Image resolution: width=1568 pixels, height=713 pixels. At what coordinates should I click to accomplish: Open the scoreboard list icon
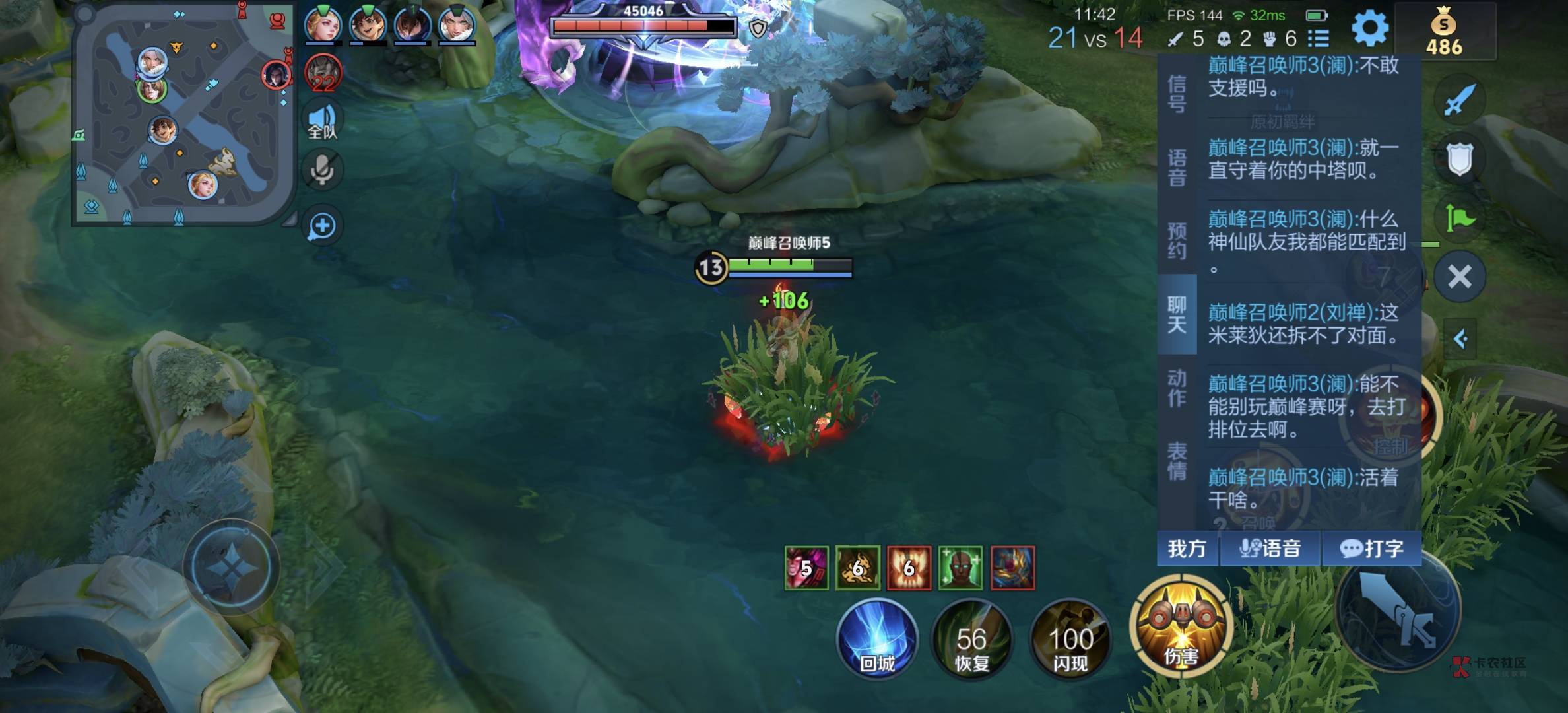(1318, 38)
